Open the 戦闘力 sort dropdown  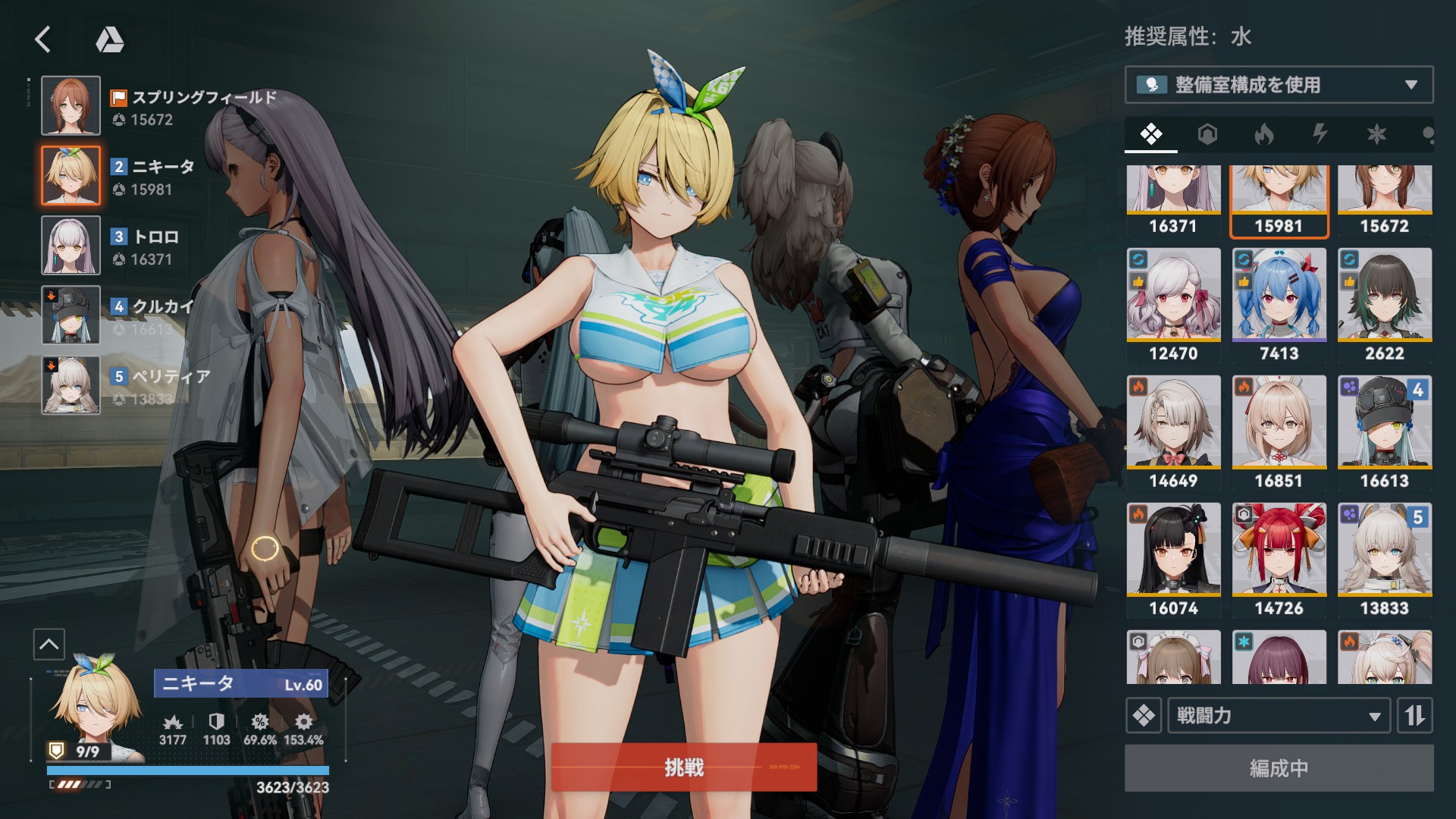[x=1279, y=715]
